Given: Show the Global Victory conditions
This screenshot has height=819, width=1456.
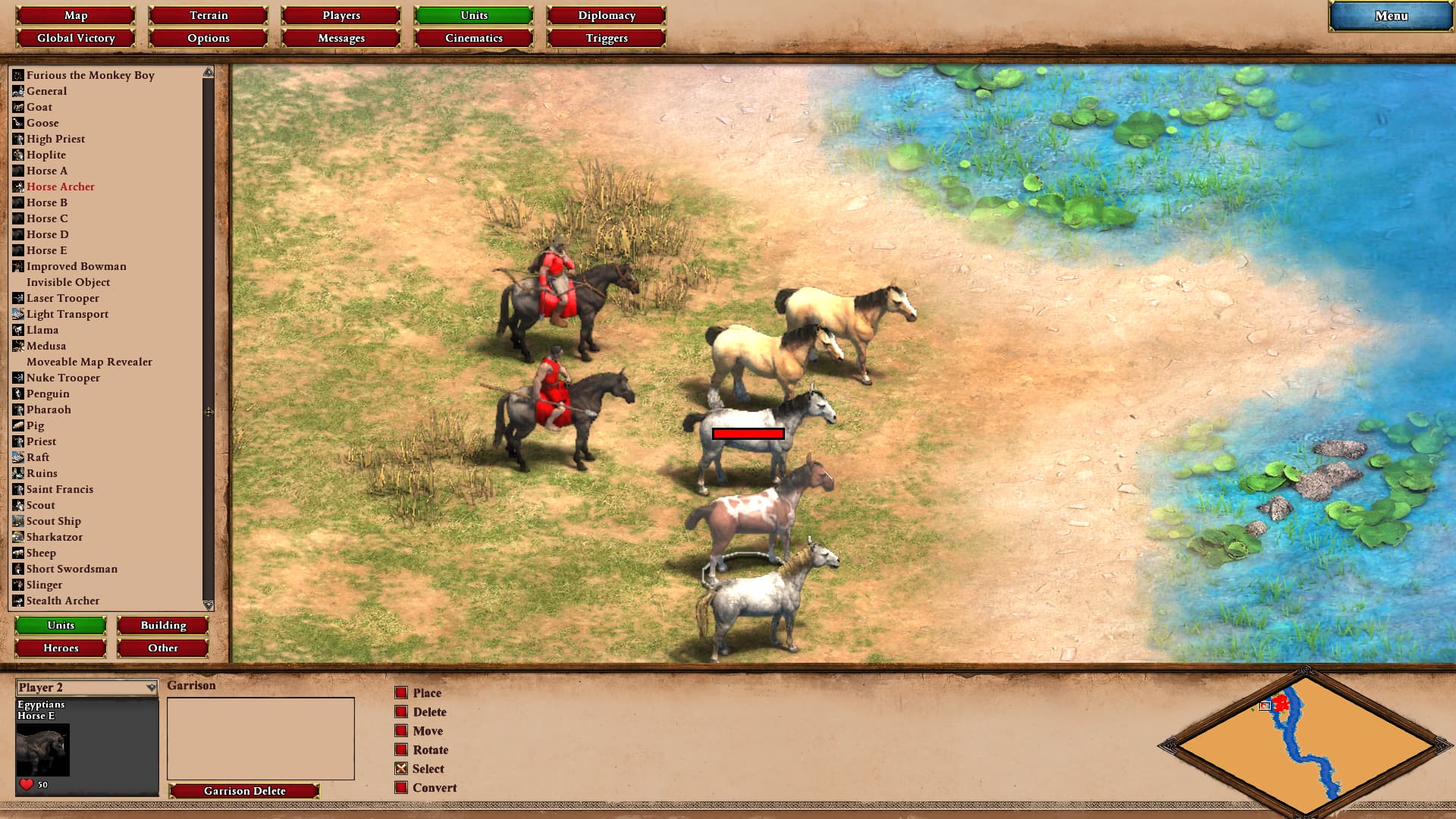Looking at the screenshot, I should pos(76,38).
